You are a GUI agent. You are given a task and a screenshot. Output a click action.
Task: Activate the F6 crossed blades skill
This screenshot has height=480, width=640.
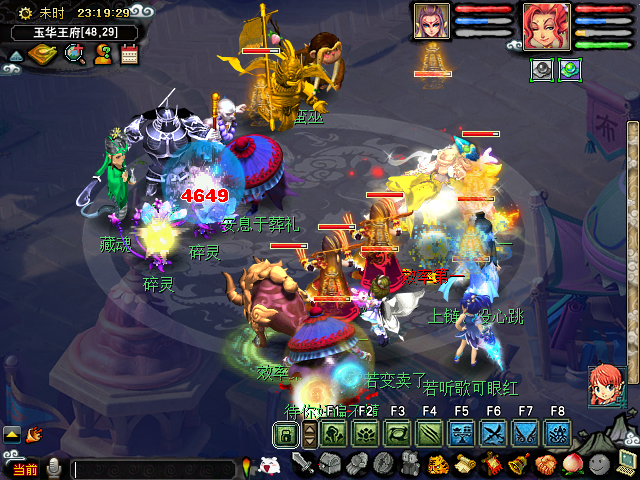(494, 434)
